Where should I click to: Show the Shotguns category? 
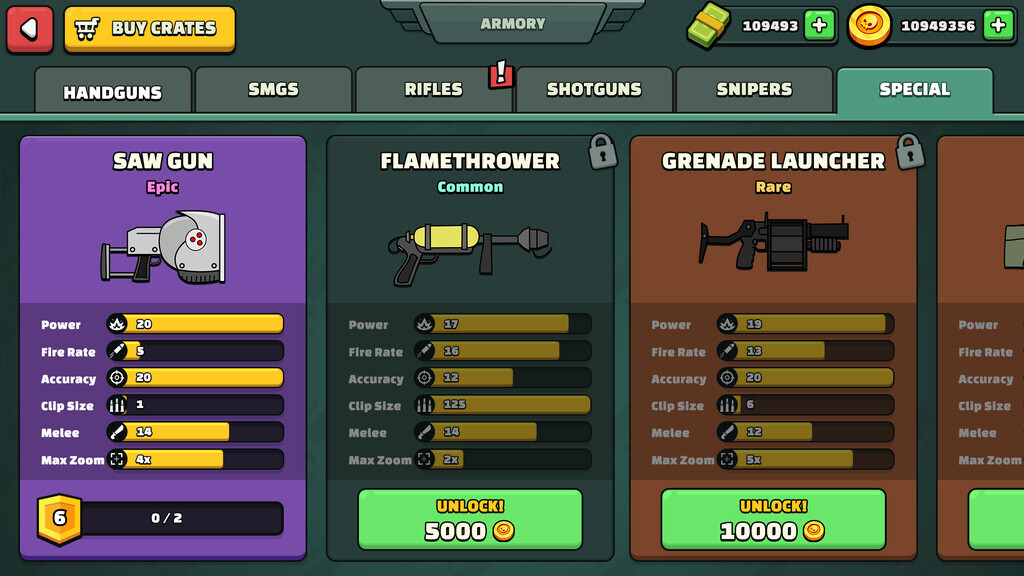pyautogui.click(x=594, y=90)
